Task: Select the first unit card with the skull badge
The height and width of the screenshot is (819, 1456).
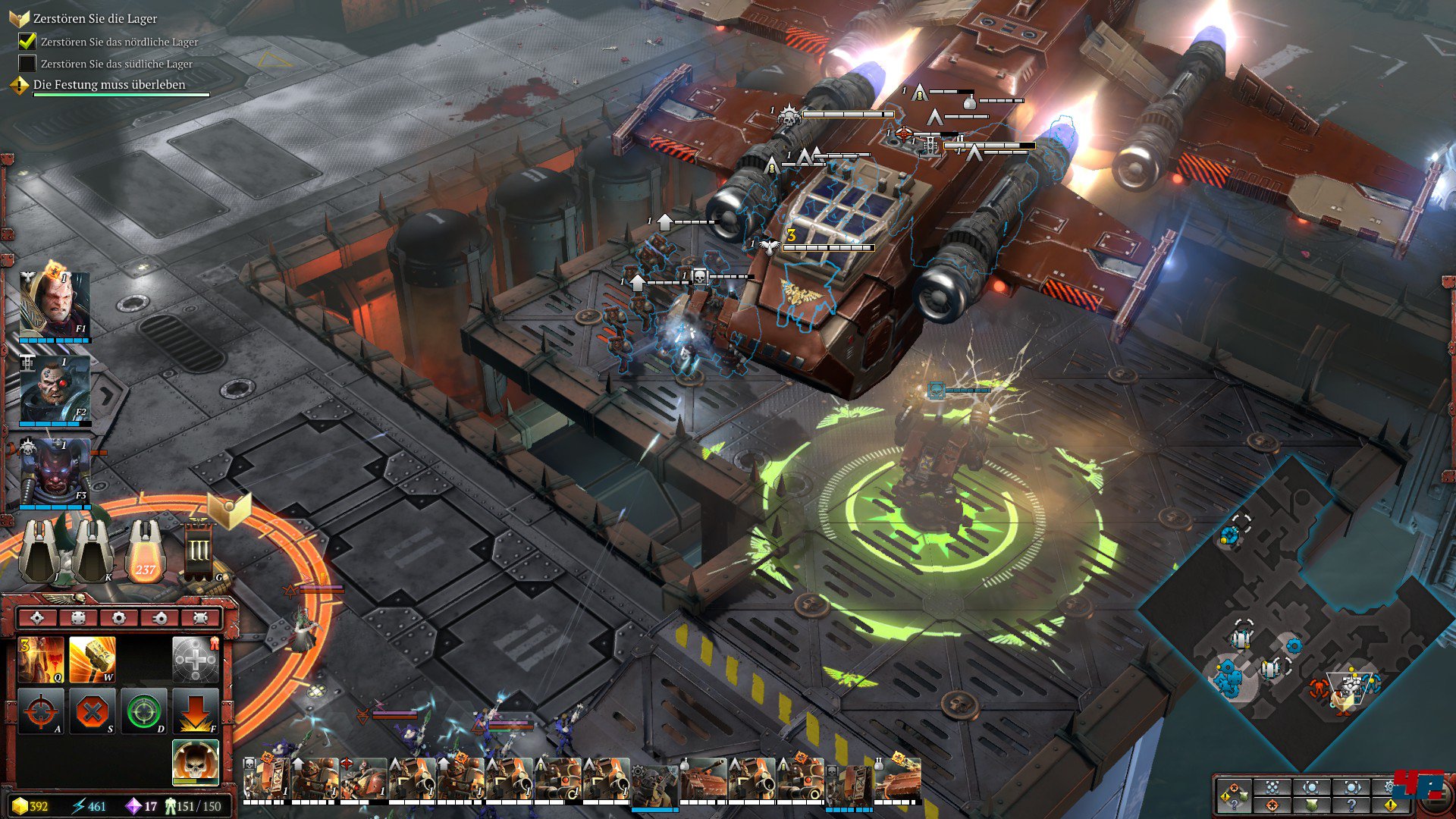Action: coord(266,780)
